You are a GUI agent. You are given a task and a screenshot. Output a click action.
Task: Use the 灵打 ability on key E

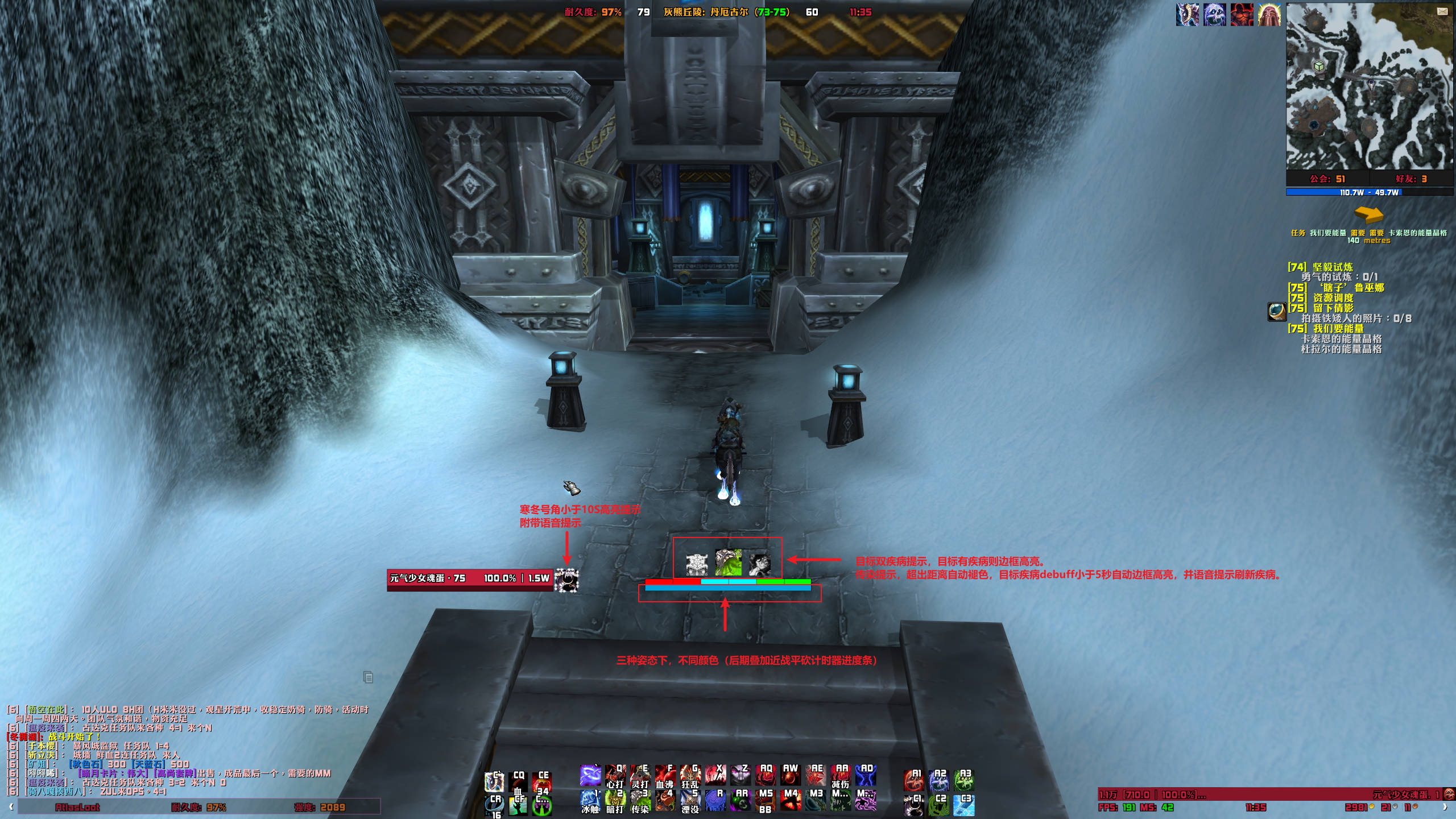(640, 776)
